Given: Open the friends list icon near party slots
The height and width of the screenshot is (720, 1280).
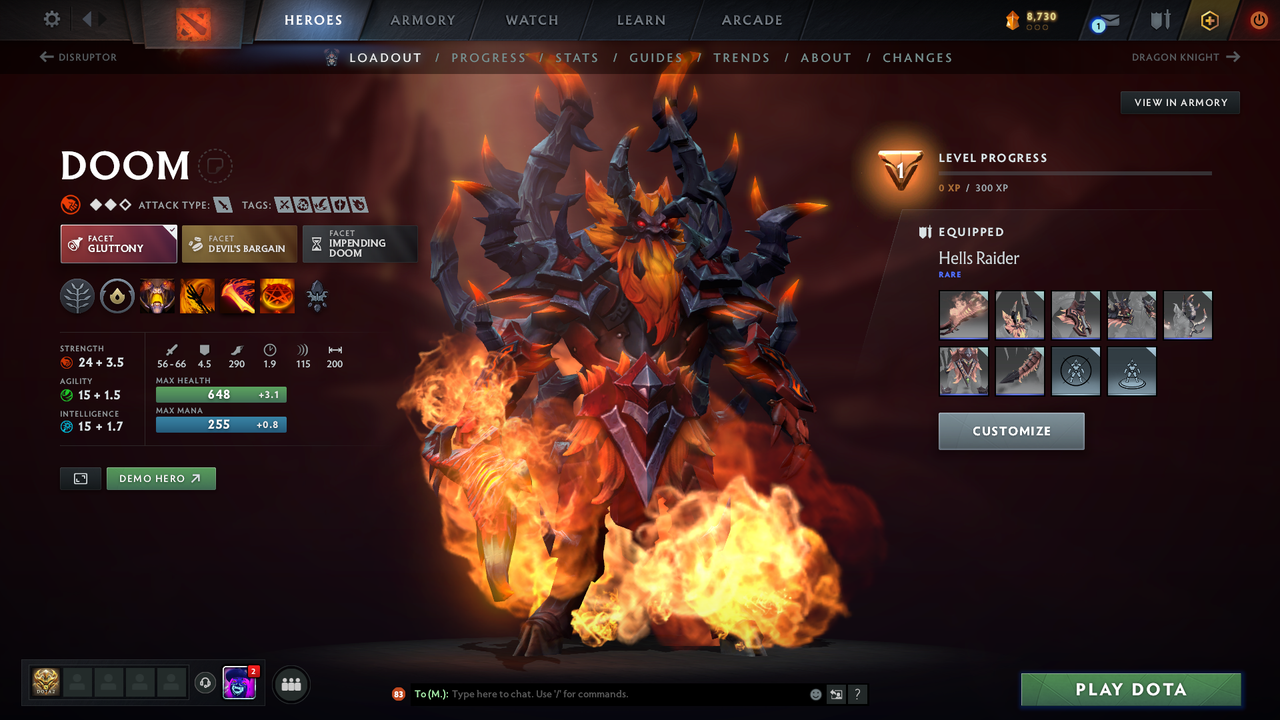Looking at the screenshot, I should tap(289, 684).
